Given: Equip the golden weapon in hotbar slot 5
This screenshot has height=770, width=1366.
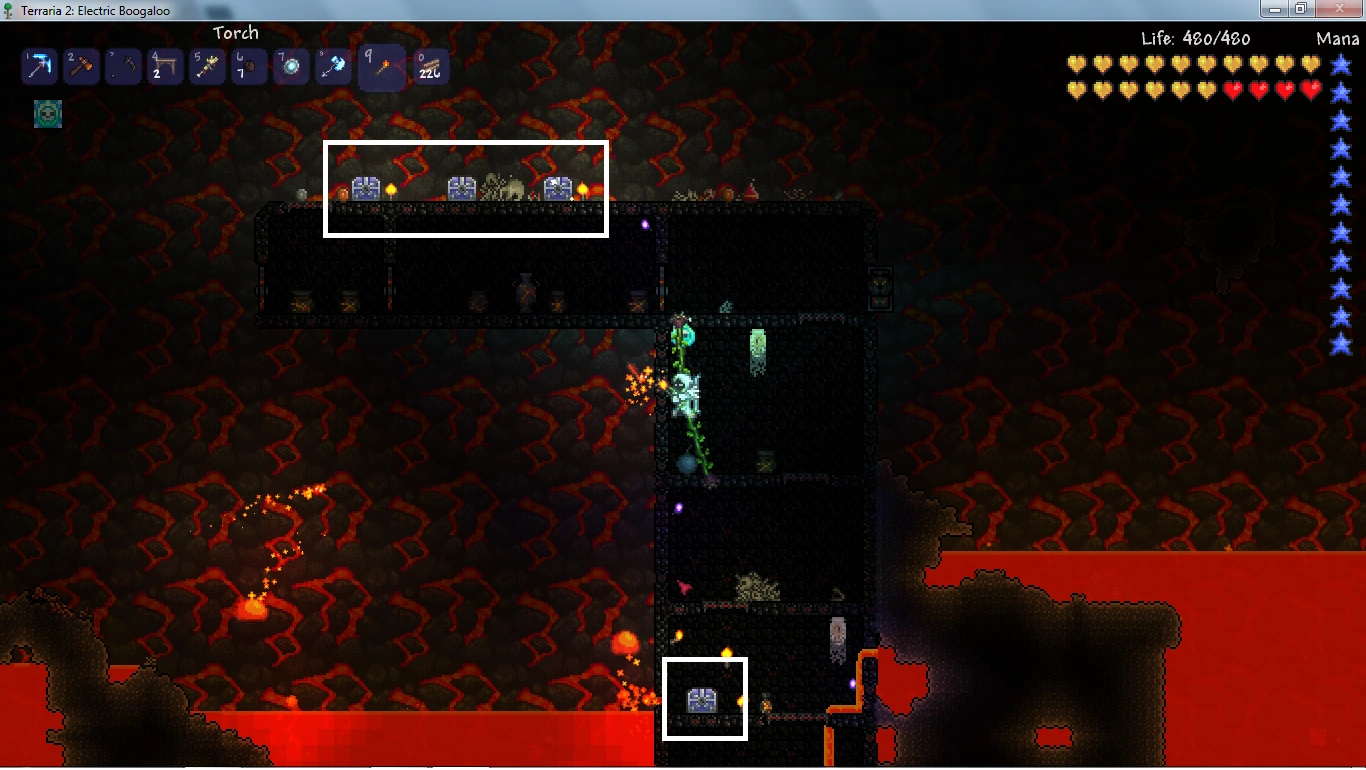Looking at the screenshot, I should (206, 66).
